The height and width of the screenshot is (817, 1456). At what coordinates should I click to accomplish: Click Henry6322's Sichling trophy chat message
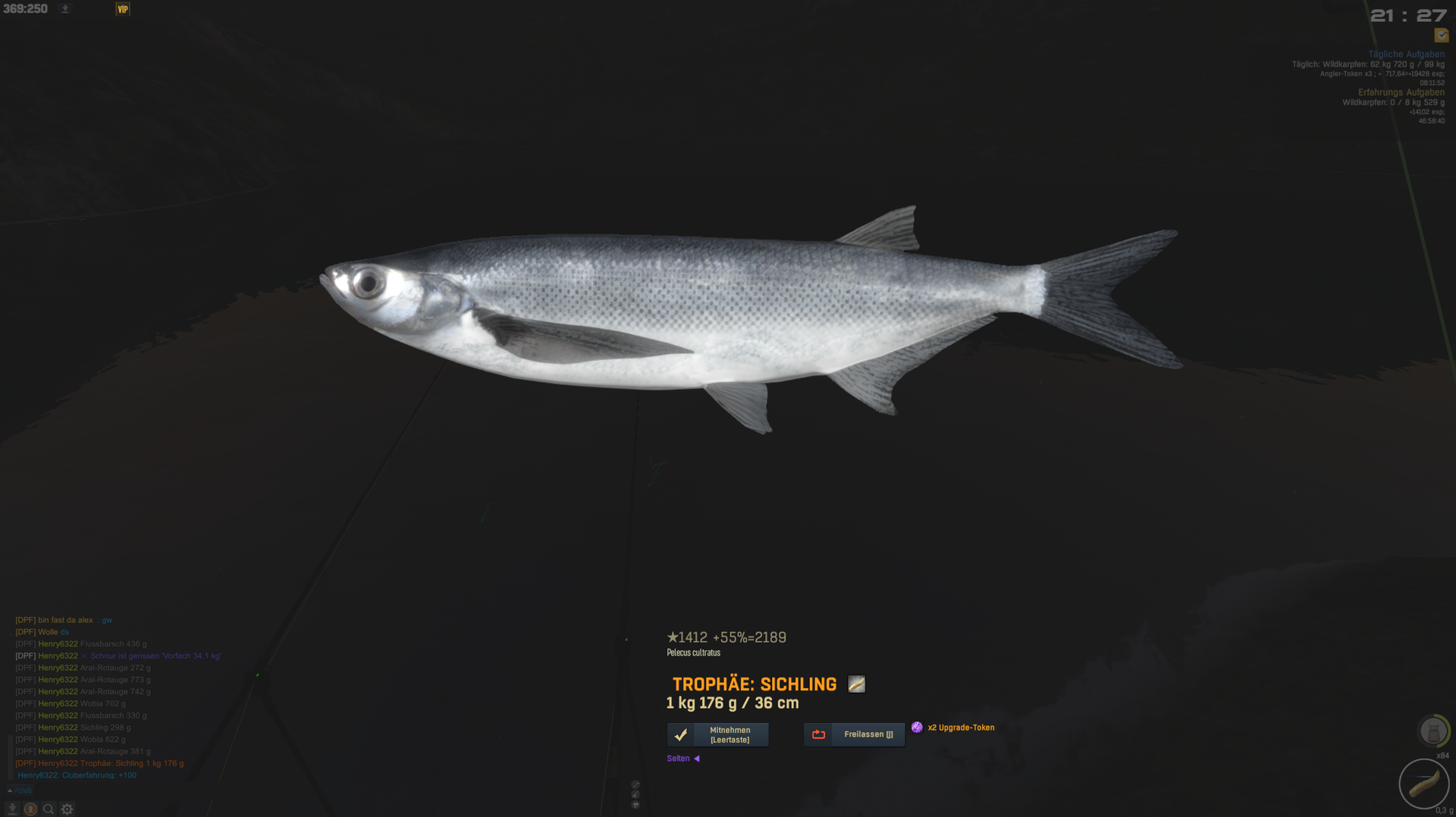click(111, 763)
